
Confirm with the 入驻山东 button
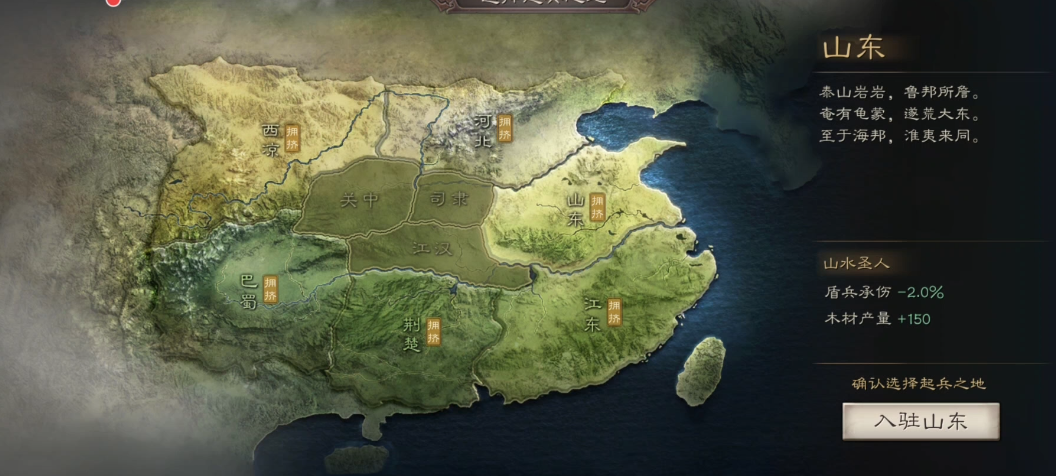920,421
